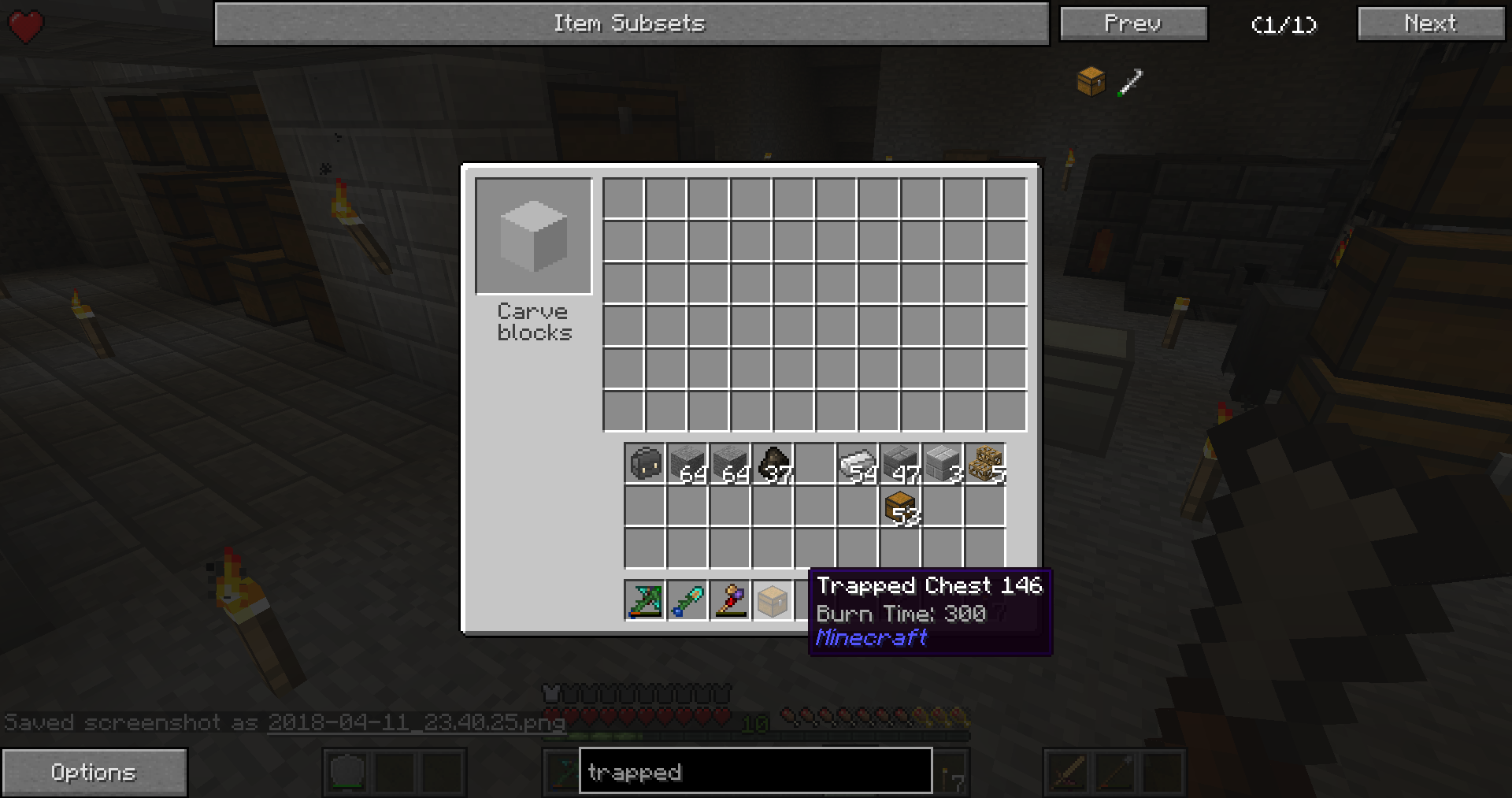The height and width of the screenshot is (798, 1512).
Task: Select the enchanted shovel in the hotbar
Action: tap(687, 601)
